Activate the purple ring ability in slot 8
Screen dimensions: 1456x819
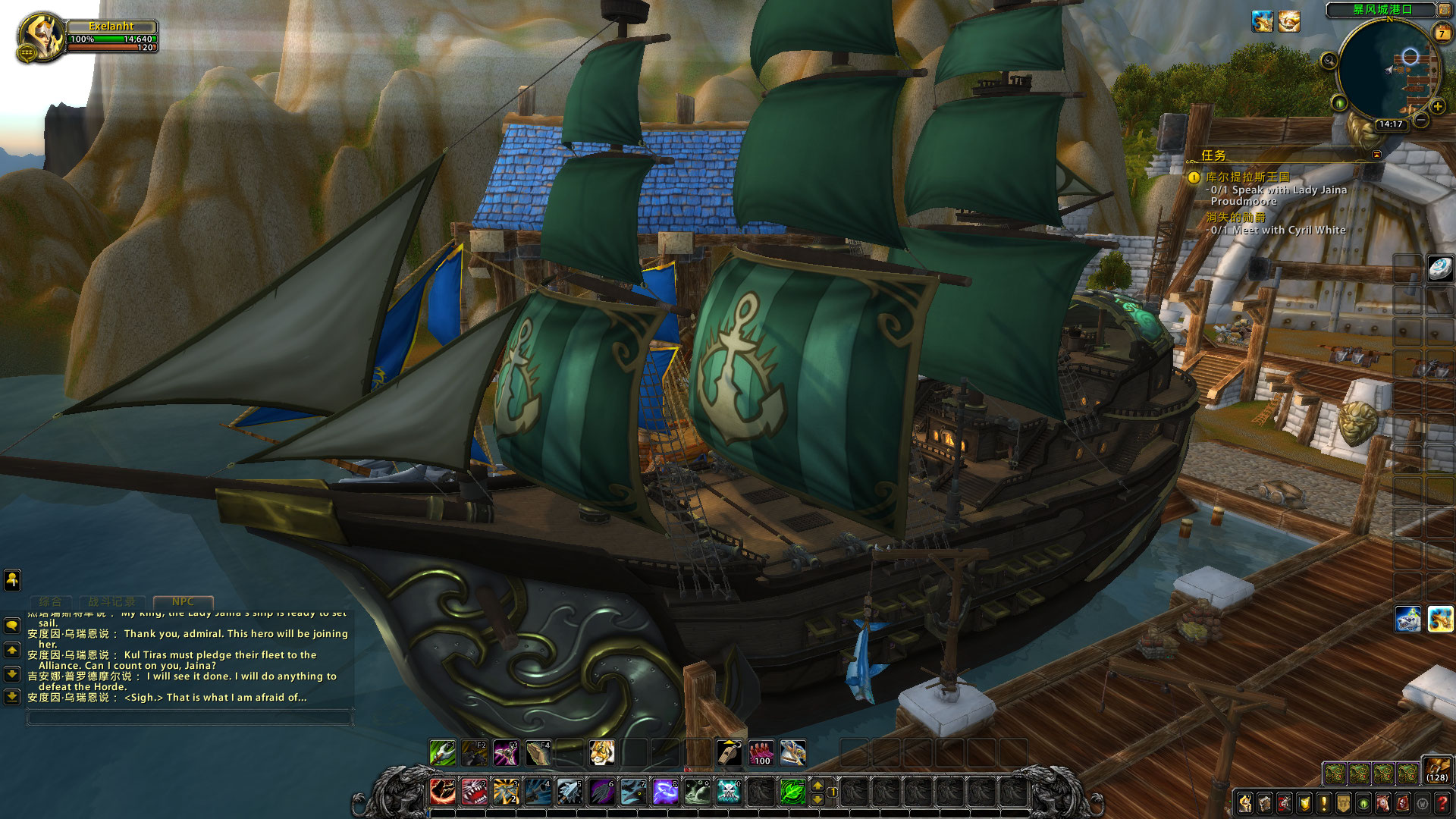(x=665, y=792)
